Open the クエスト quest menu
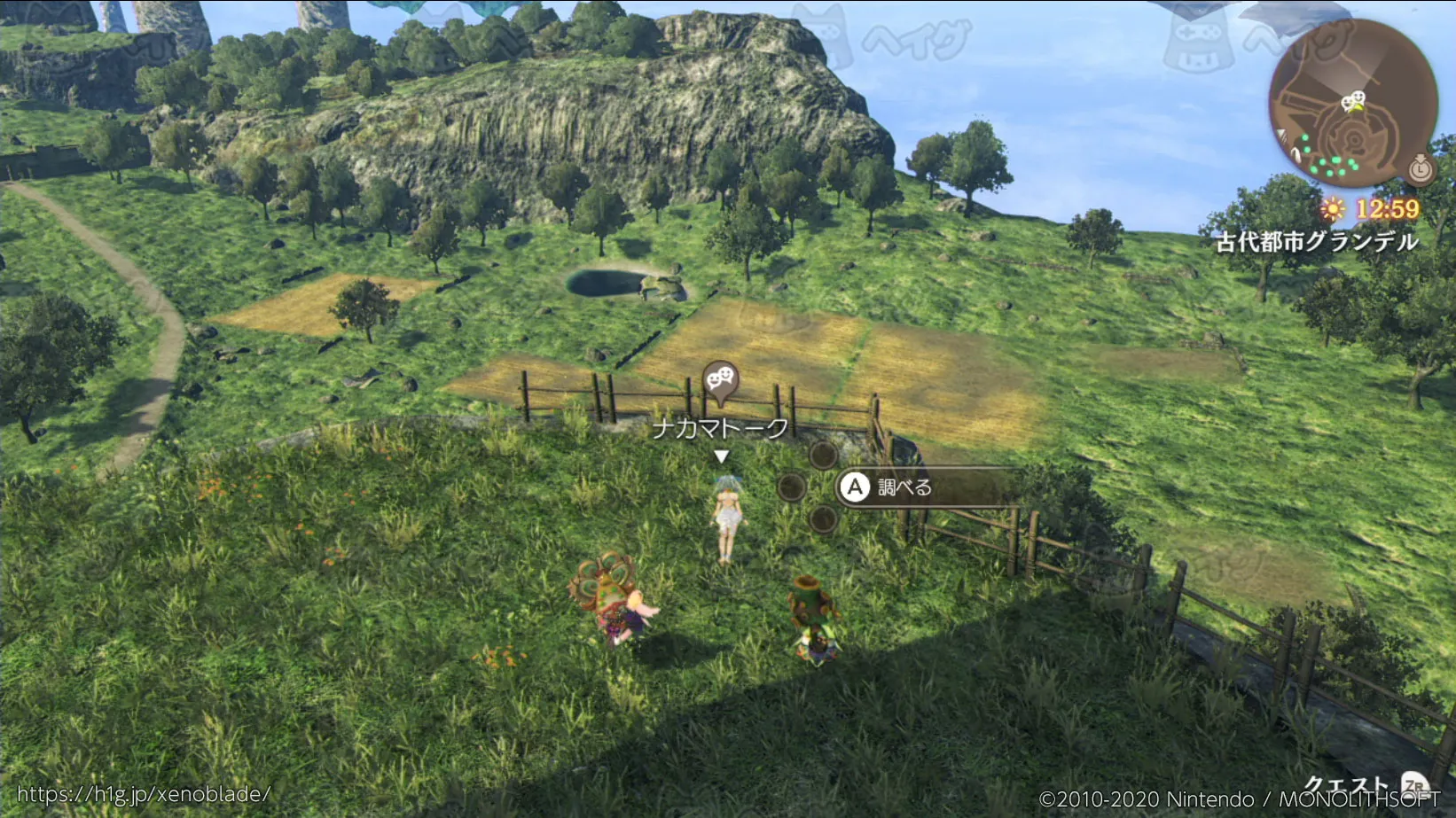The width and height of the screenshot is (1456, 818). point(1348,785)
